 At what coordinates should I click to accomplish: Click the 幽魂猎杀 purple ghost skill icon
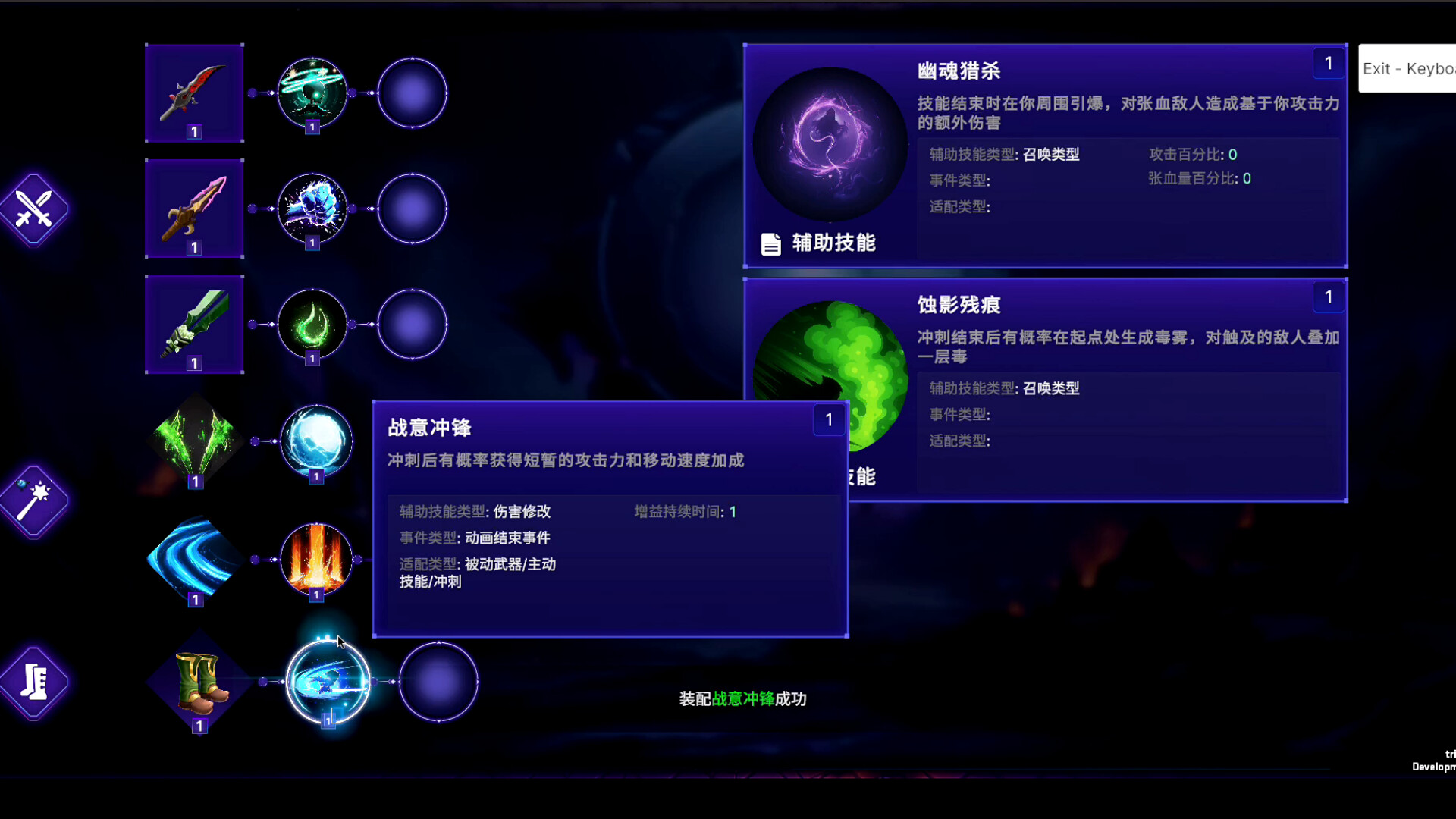click(x=829, y=144)
